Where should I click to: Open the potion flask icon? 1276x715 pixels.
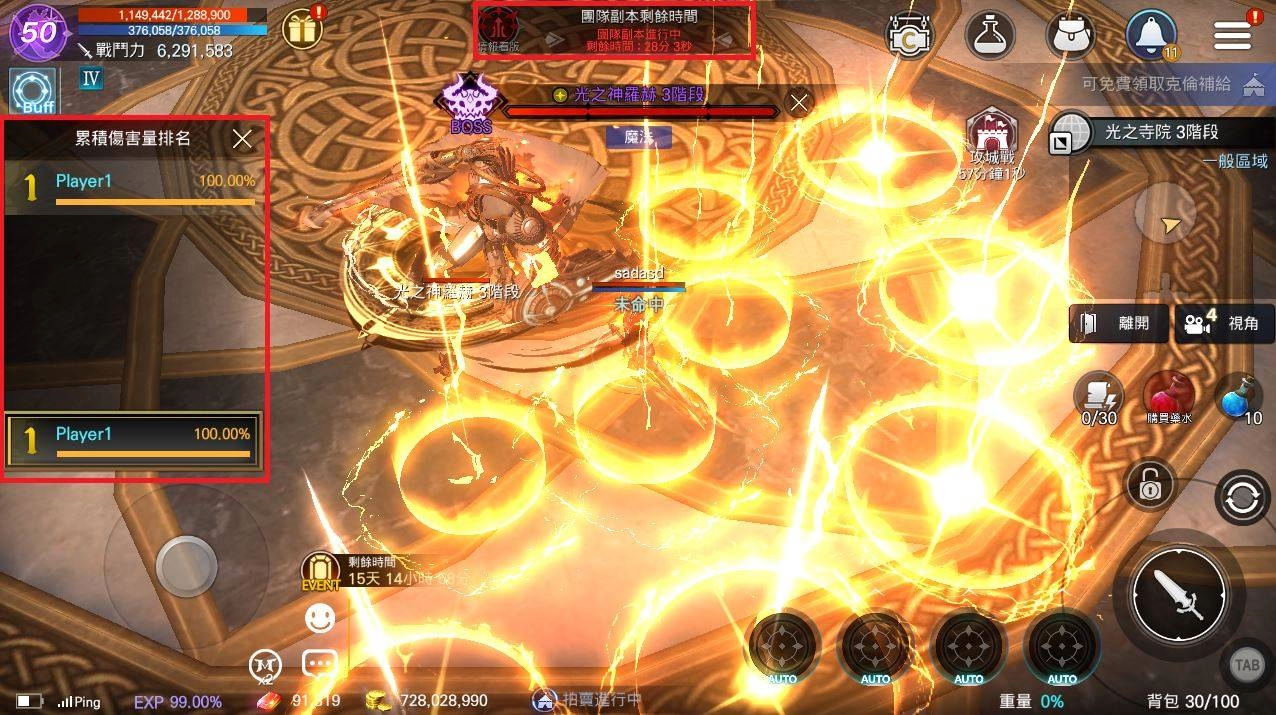point(990,35)
